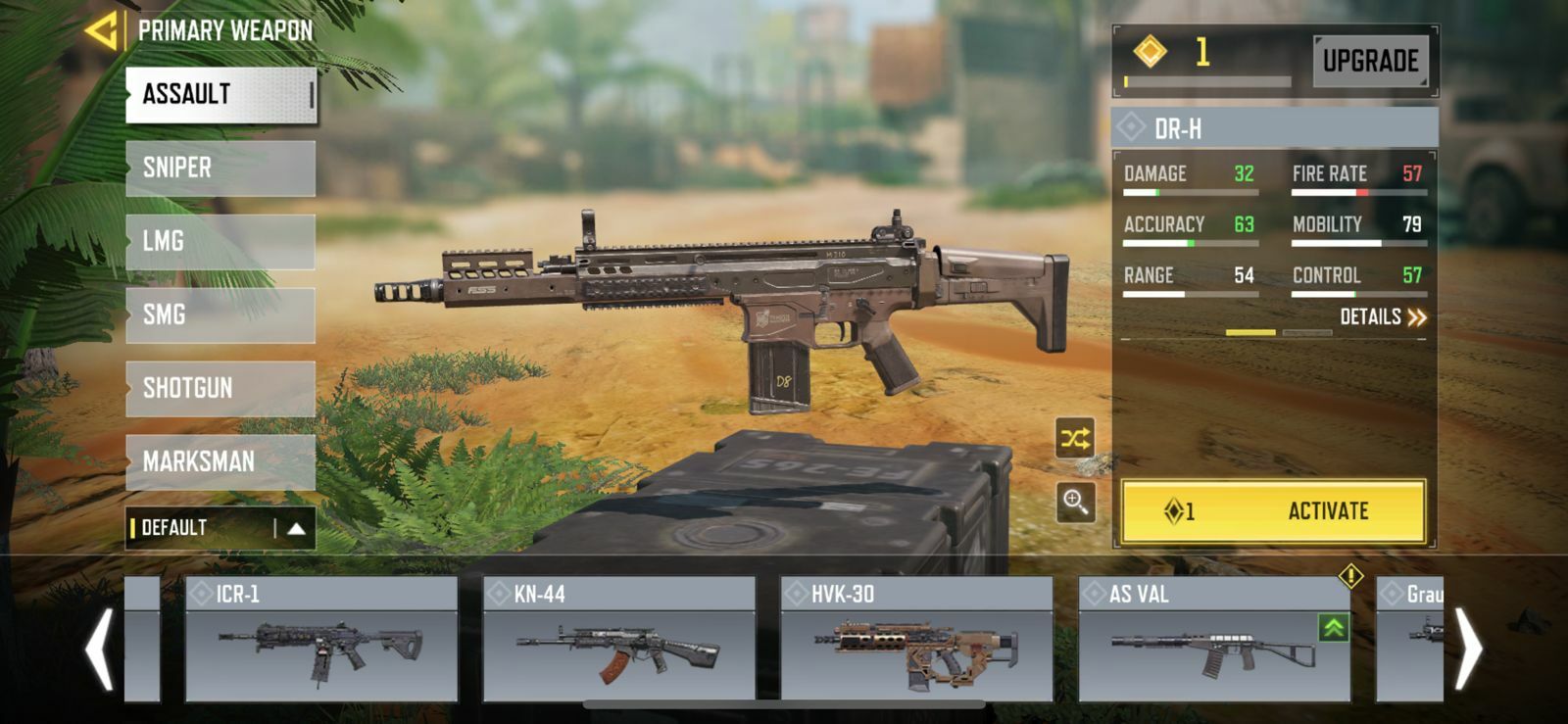Click the warning icon on the AS VAL card
This screenshot has height=724, width=1568.
tap(1350, 578)
